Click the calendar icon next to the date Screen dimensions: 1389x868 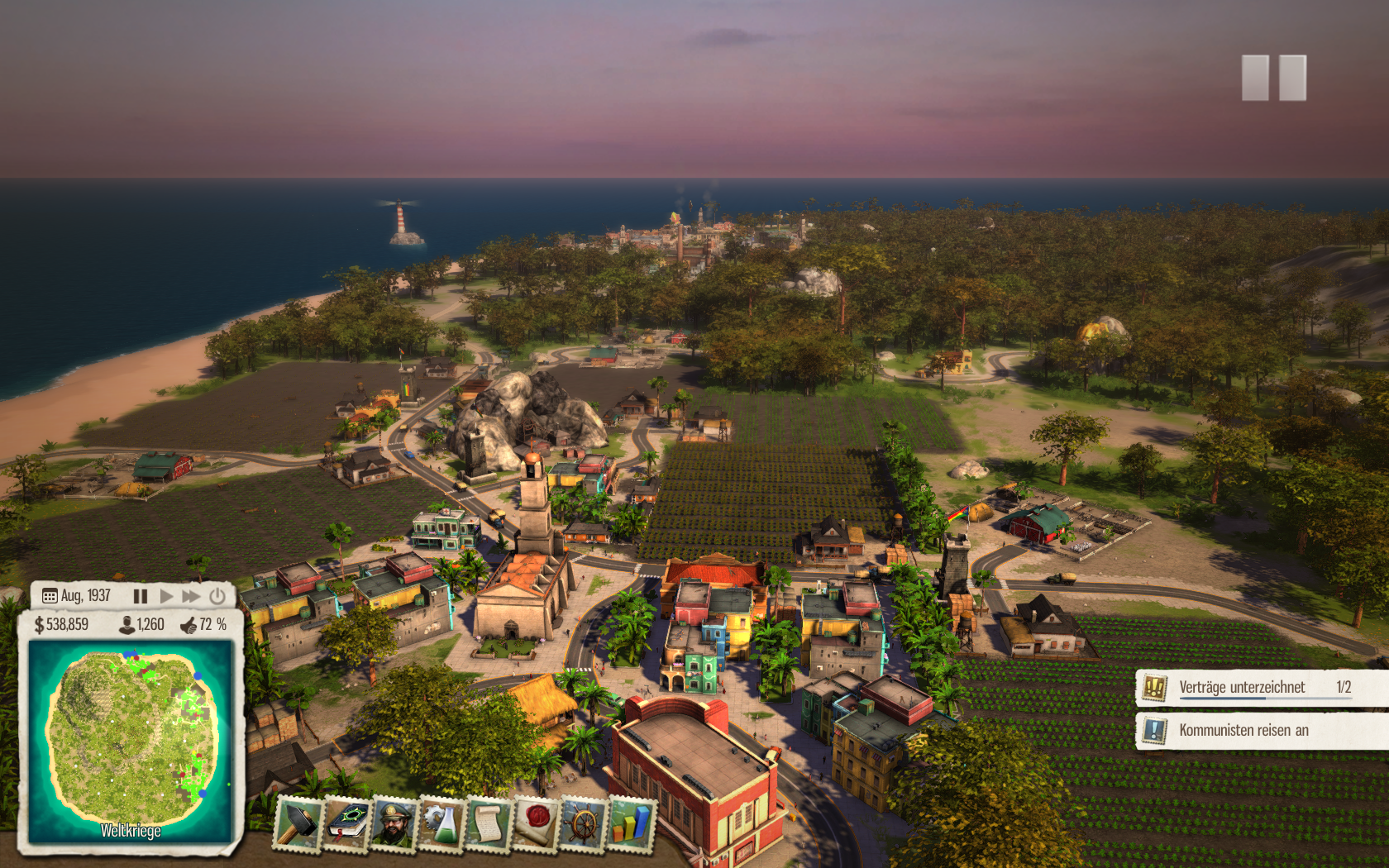pos(50,596)
